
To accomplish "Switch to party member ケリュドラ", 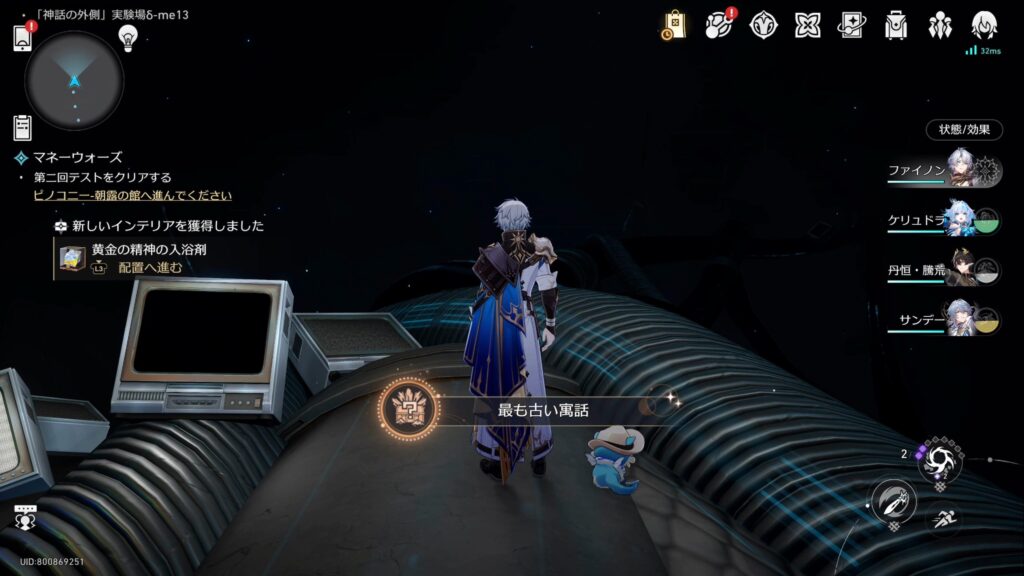I will click(x=944, y=220).
